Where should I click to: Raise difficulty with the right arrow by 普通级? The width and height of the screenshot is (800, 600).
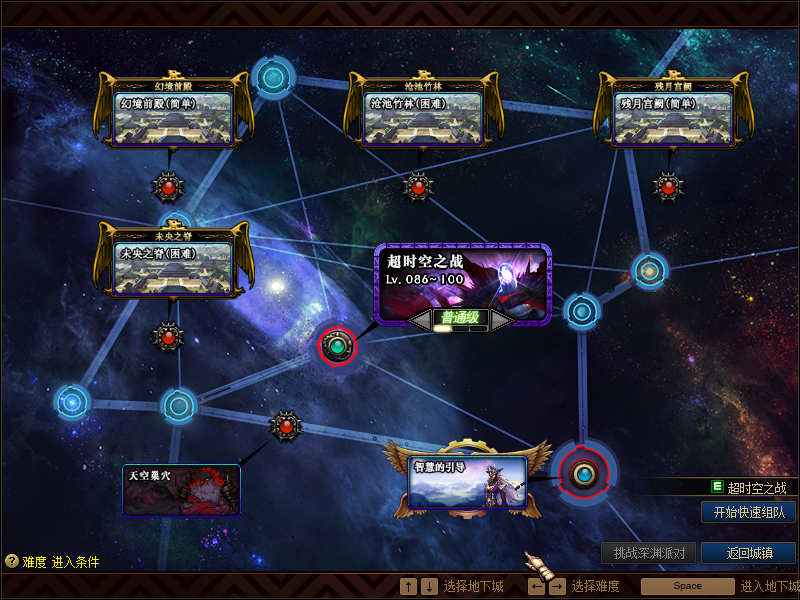[500, 320]
